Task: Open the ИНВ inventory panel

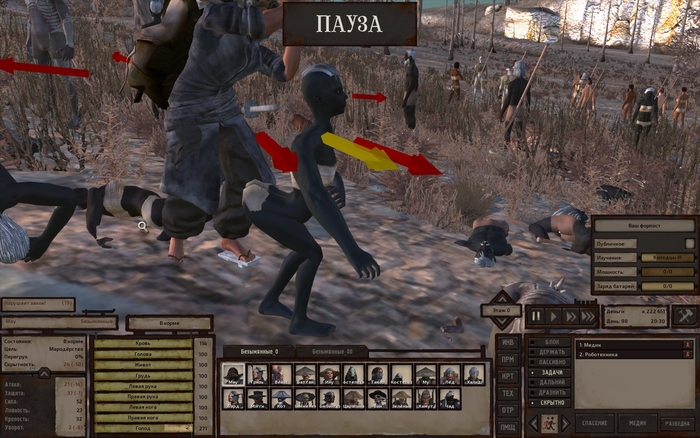Action: [x=508, y=343]
